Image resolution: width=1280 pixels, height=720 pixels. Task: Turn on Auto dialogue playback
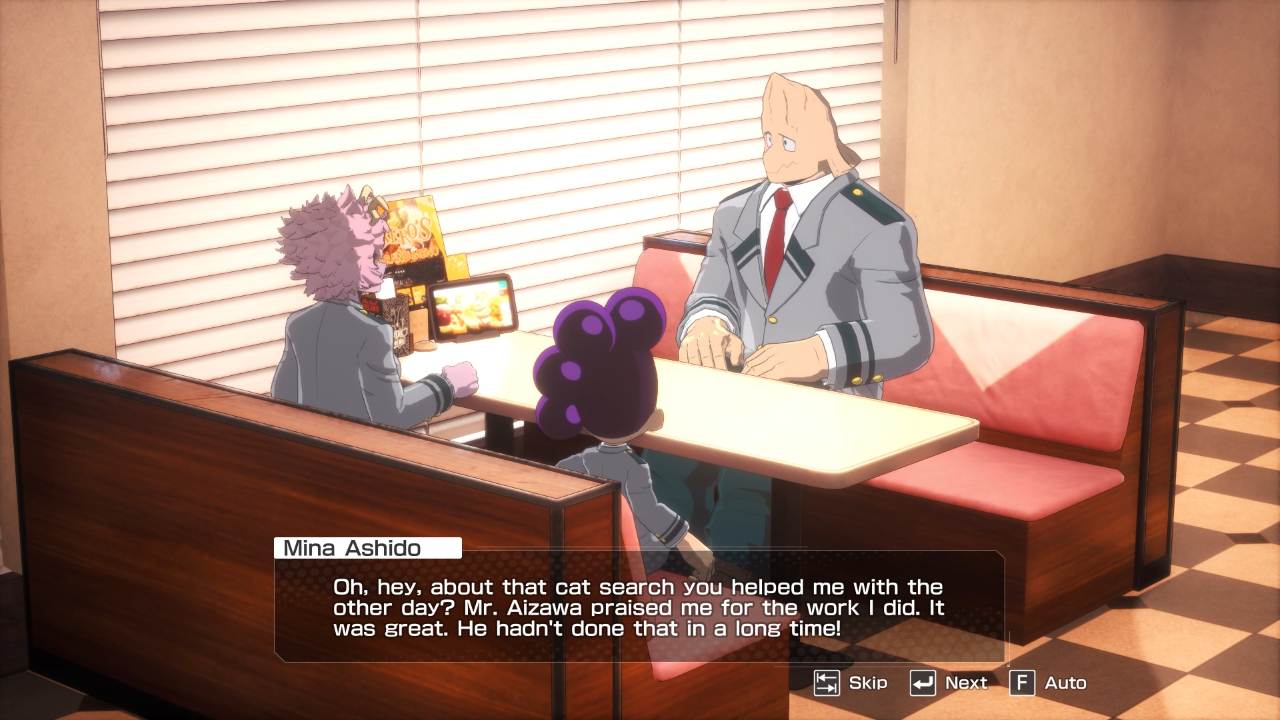(1048, 683)
